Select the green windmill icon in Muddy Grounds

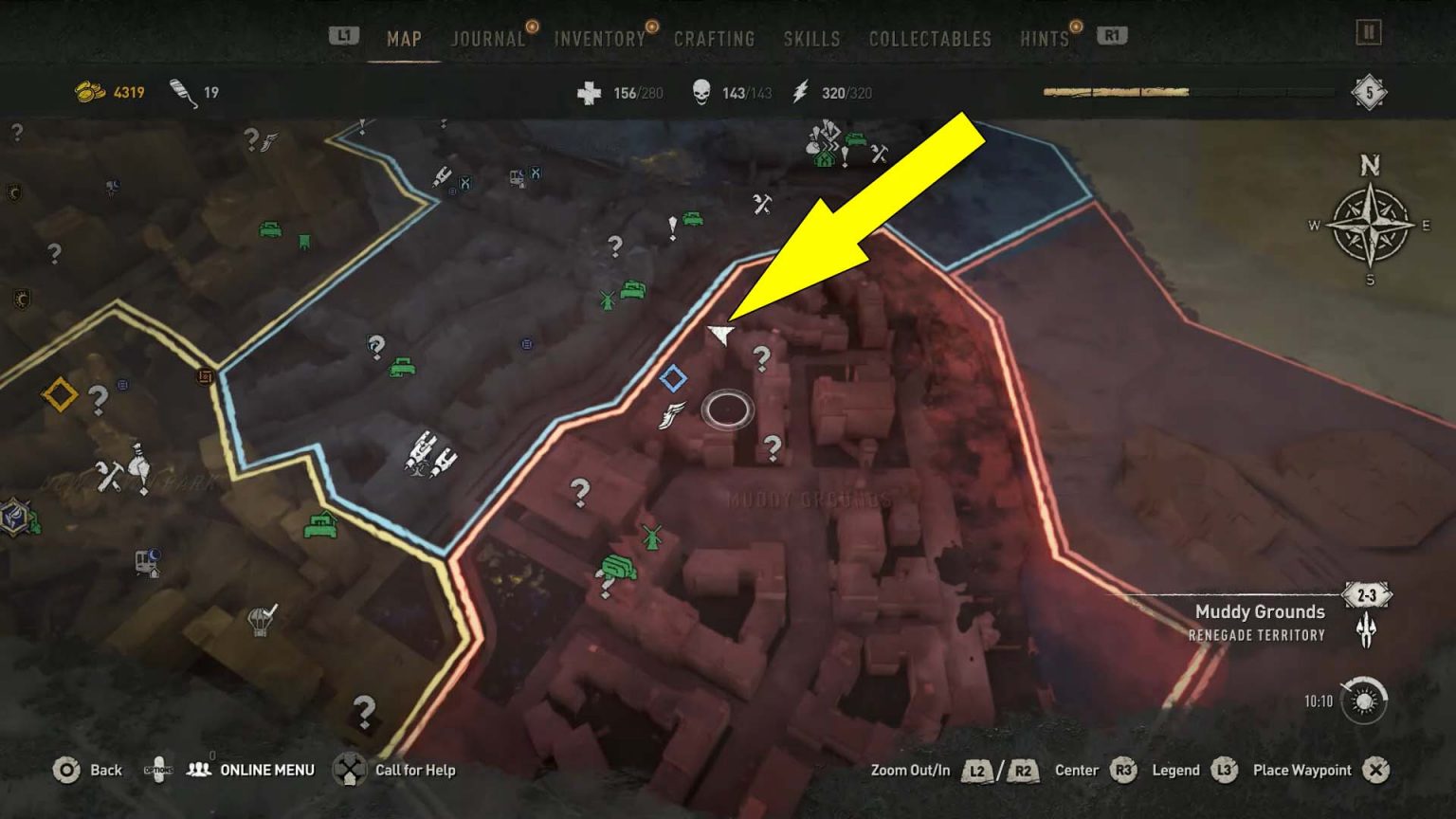(x=651, y=538)
